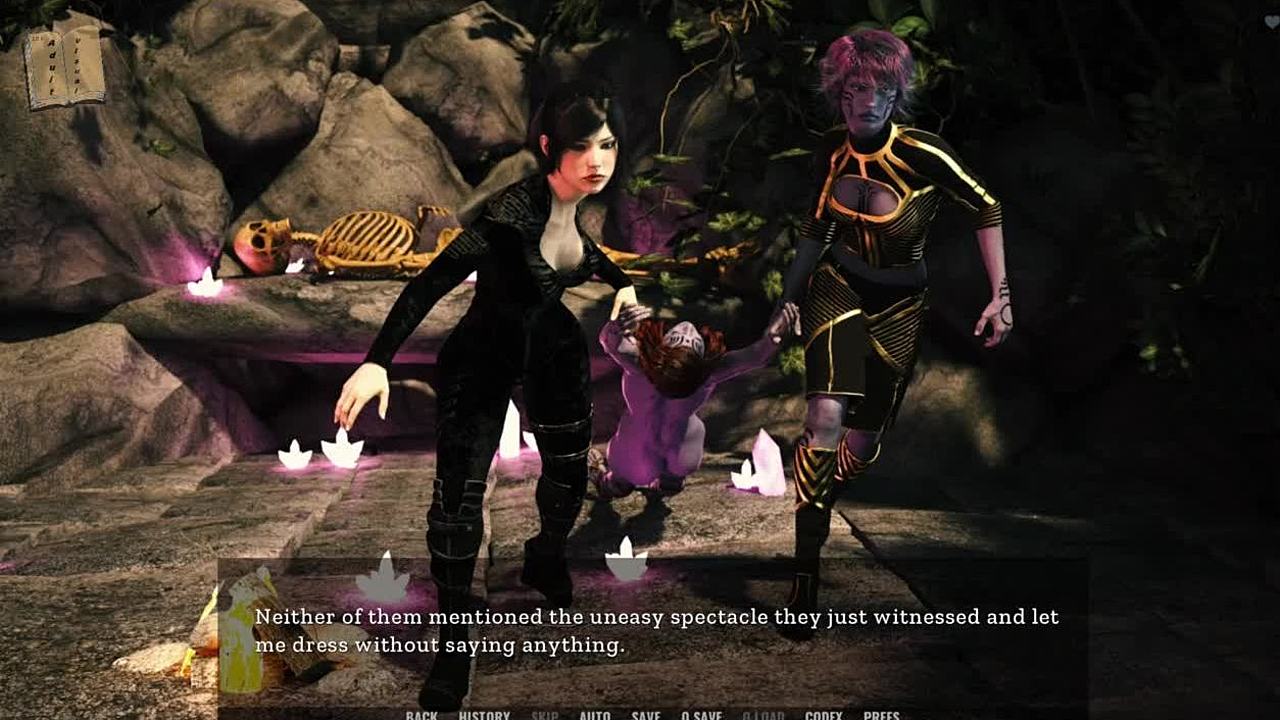Screen dimensions: 1280x720
Task: Open the dialogue History log
Action: click(484, 715)
